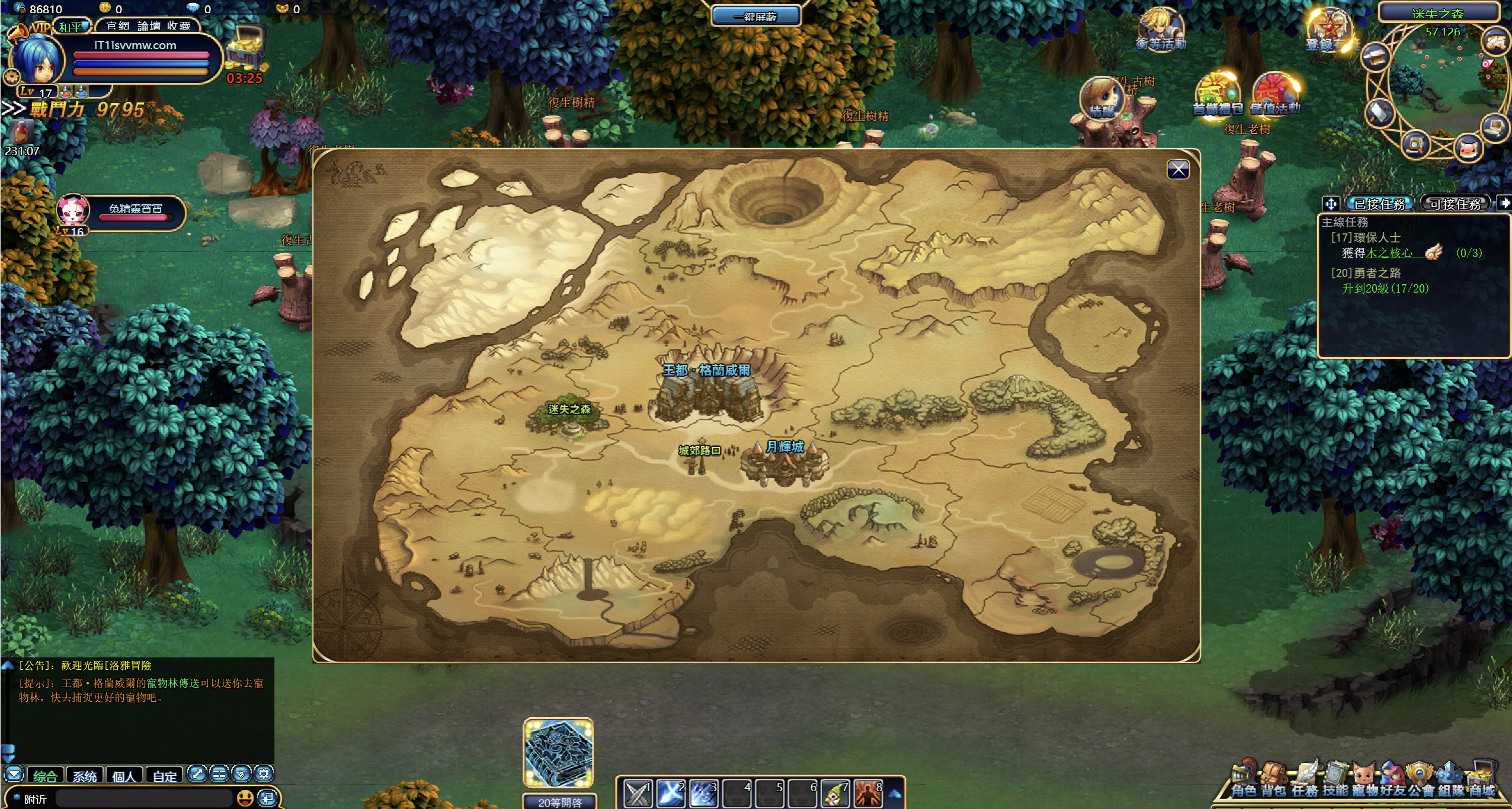Open chat settings gear icon
1512x809 pixels.
(264, 773)
